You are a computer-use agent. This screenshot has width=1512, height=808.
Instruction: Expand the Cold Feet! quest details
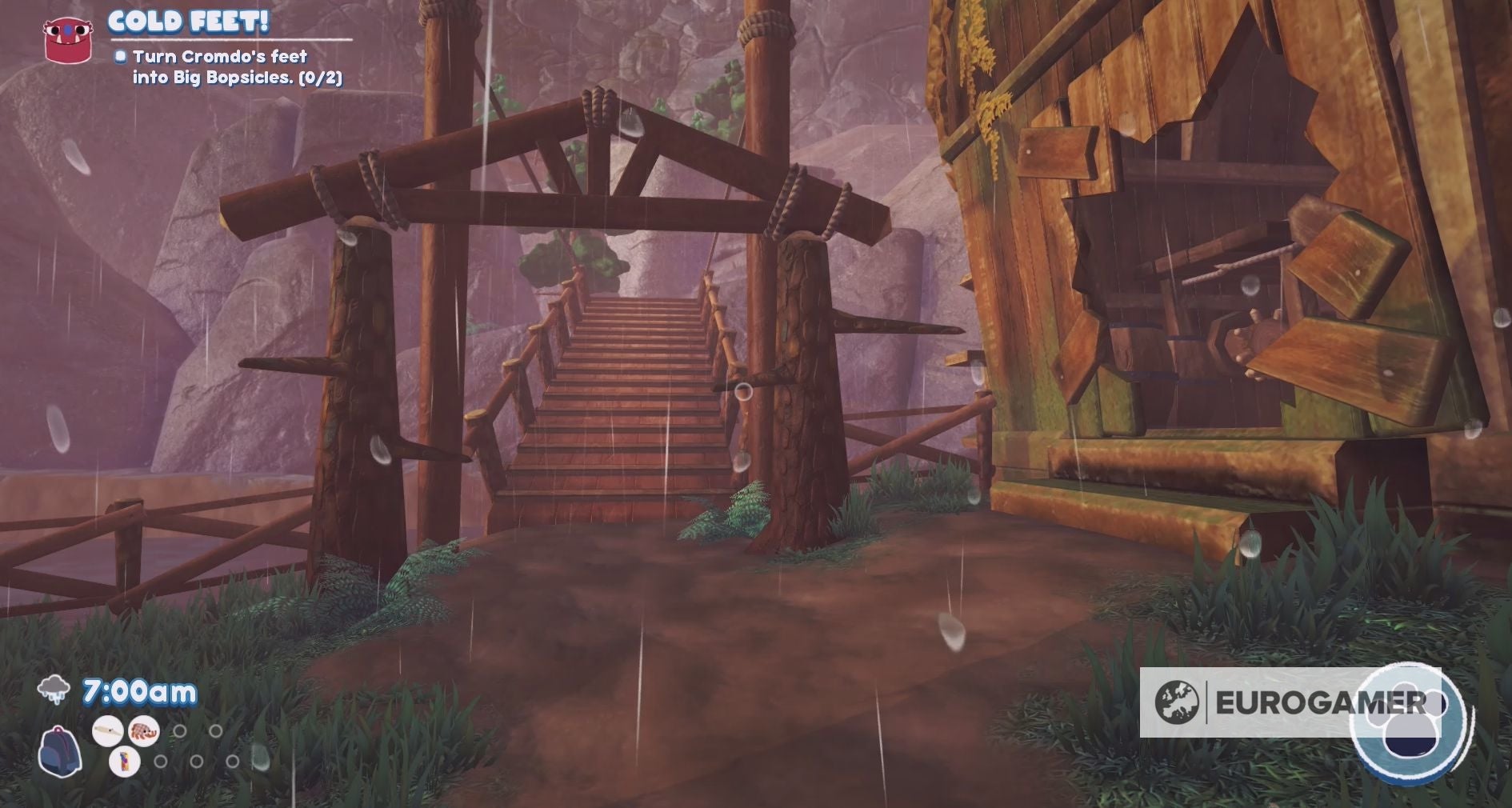(190, 24)
